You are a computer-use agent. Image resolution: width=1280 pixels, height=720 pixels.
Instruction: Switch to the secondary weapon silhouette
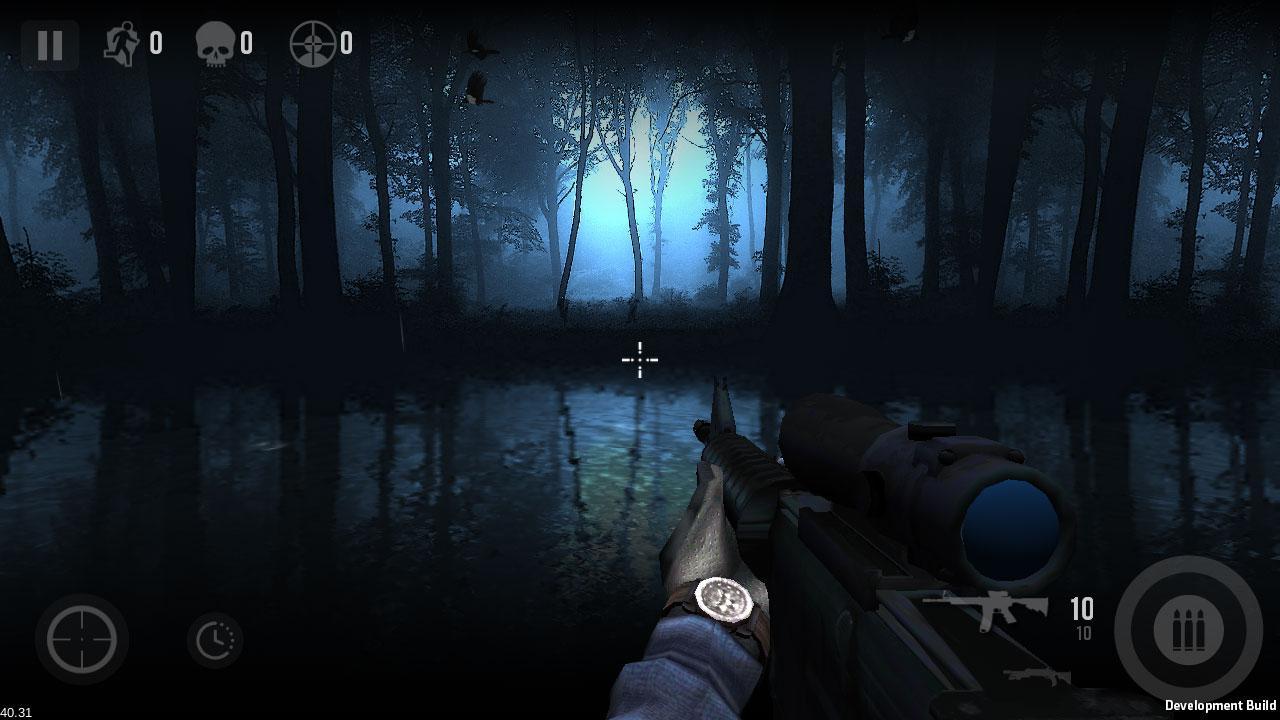1036,677
